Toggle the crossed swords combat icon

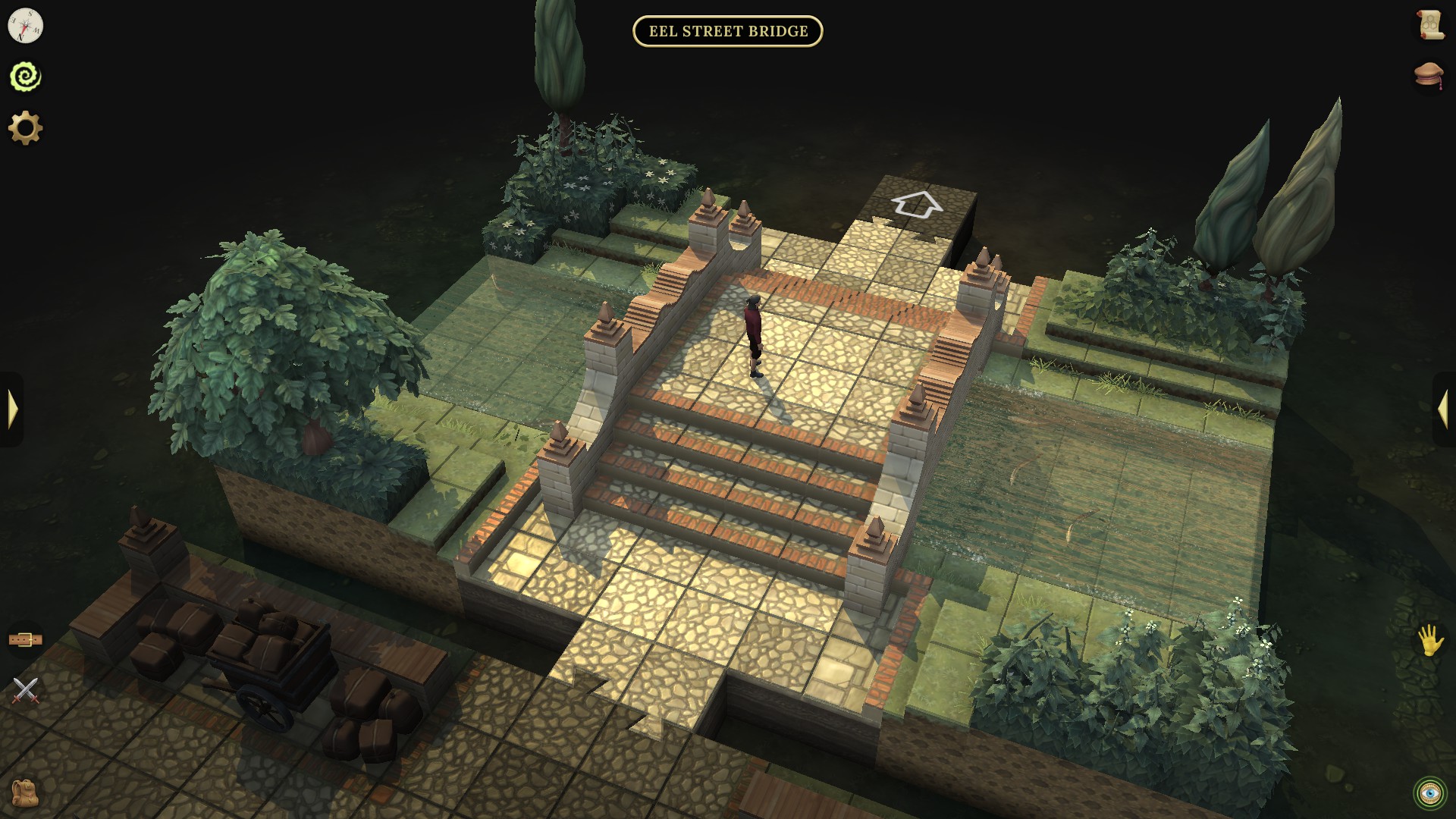coord(25,690)
